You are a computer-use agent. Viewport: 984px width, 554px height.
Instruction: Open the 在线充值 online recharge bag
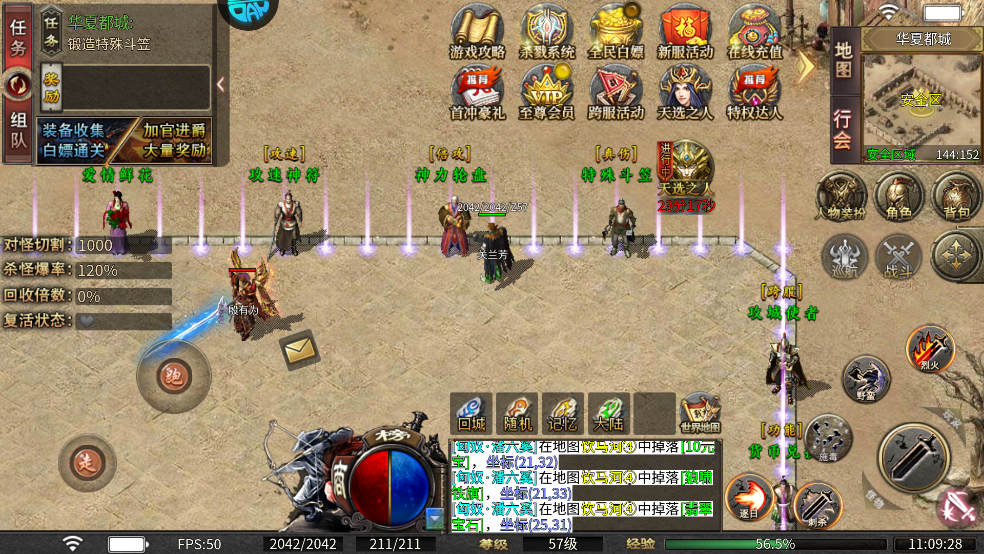(x=754, y=31)
